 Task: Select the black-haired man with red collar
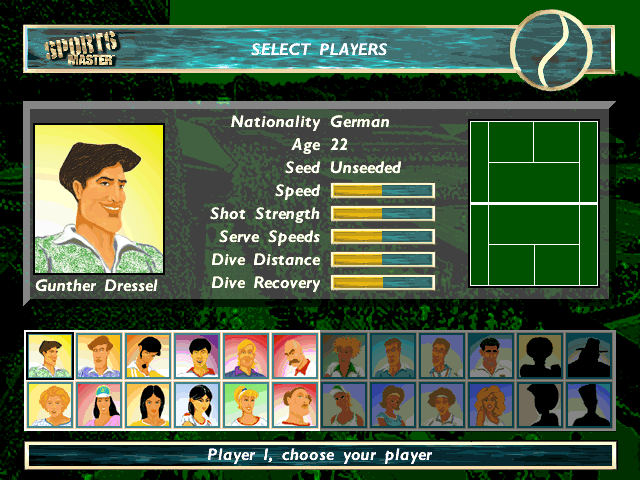tap(197, 356)
